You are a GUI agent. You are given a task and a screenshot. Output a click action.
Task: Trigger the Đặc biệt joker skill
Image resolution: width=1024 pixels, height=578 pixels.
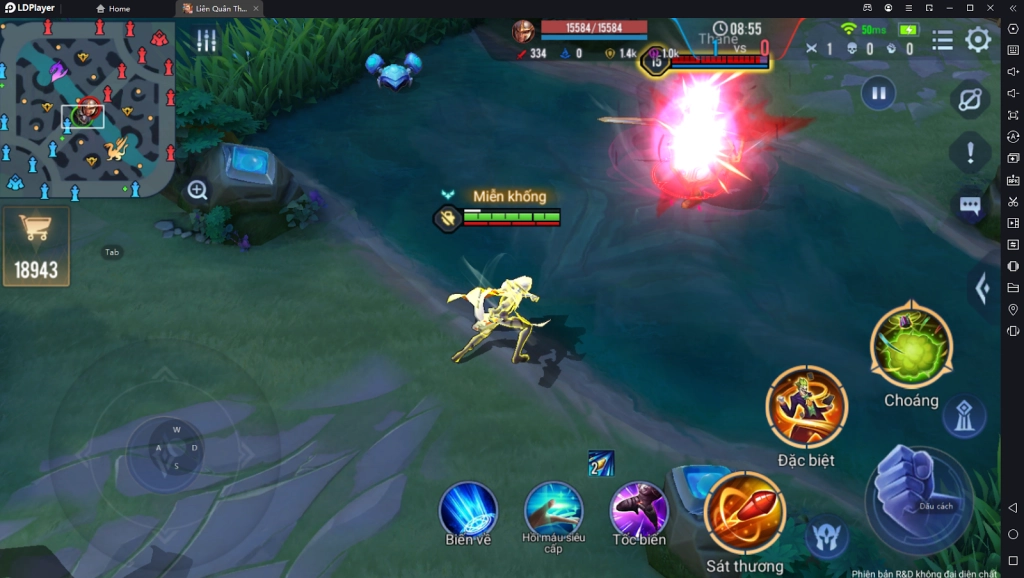tap(806, 407)
